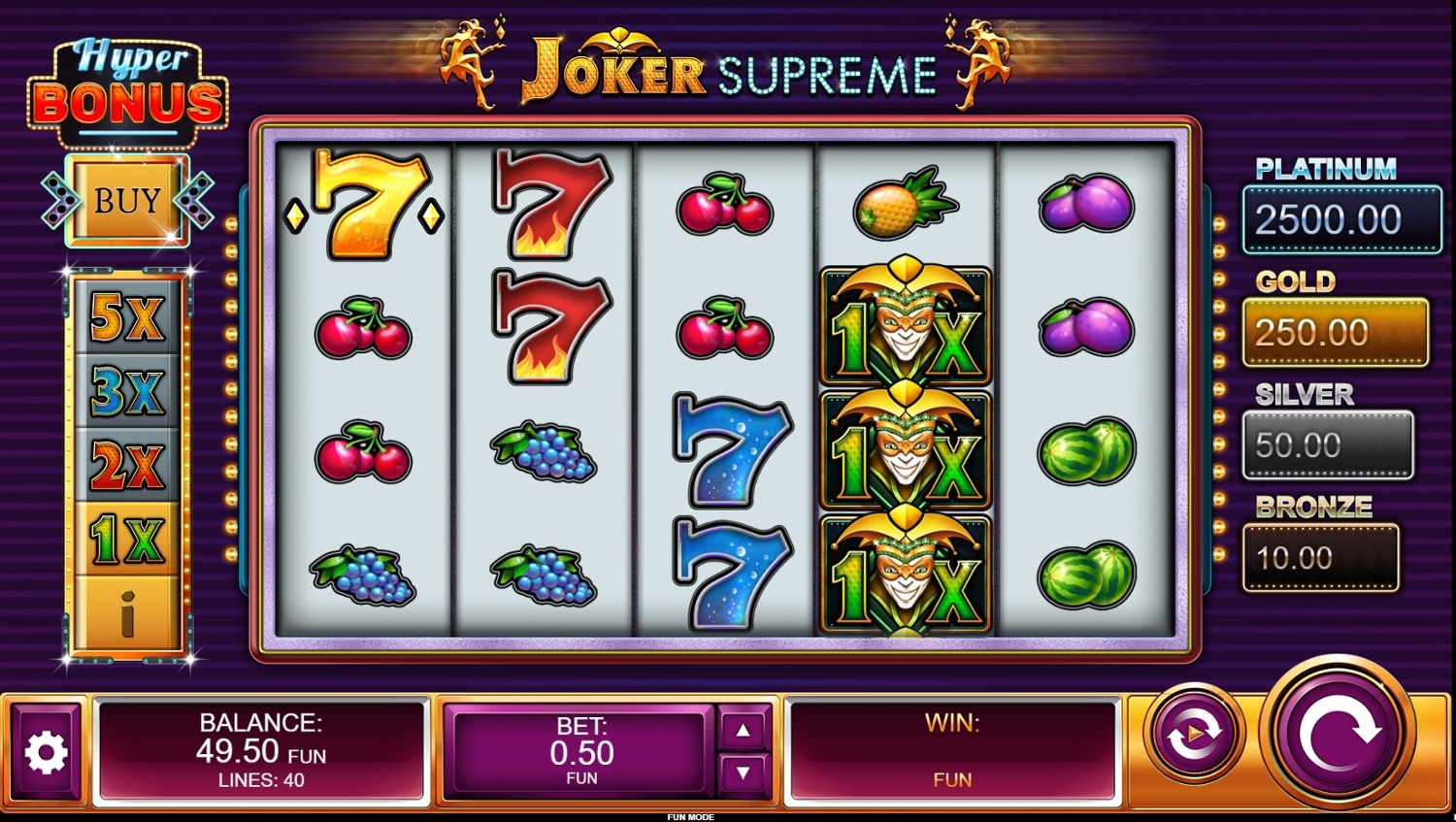Select the 1x multiplier option
Viewport: 1456px width, 822px height.
tap(127, 540)
